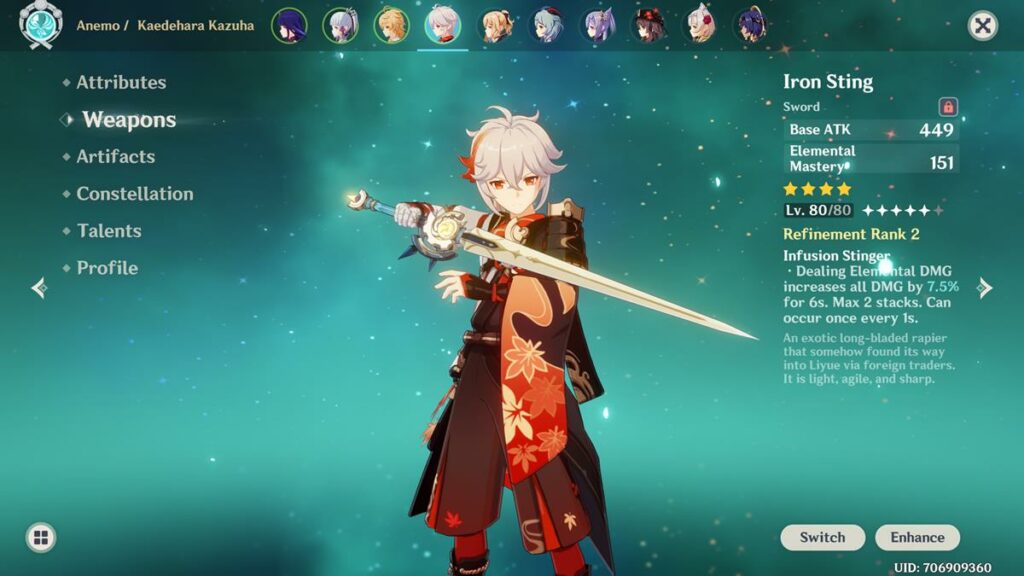
Task: Open the Attributes section
Action: [121, 83]
